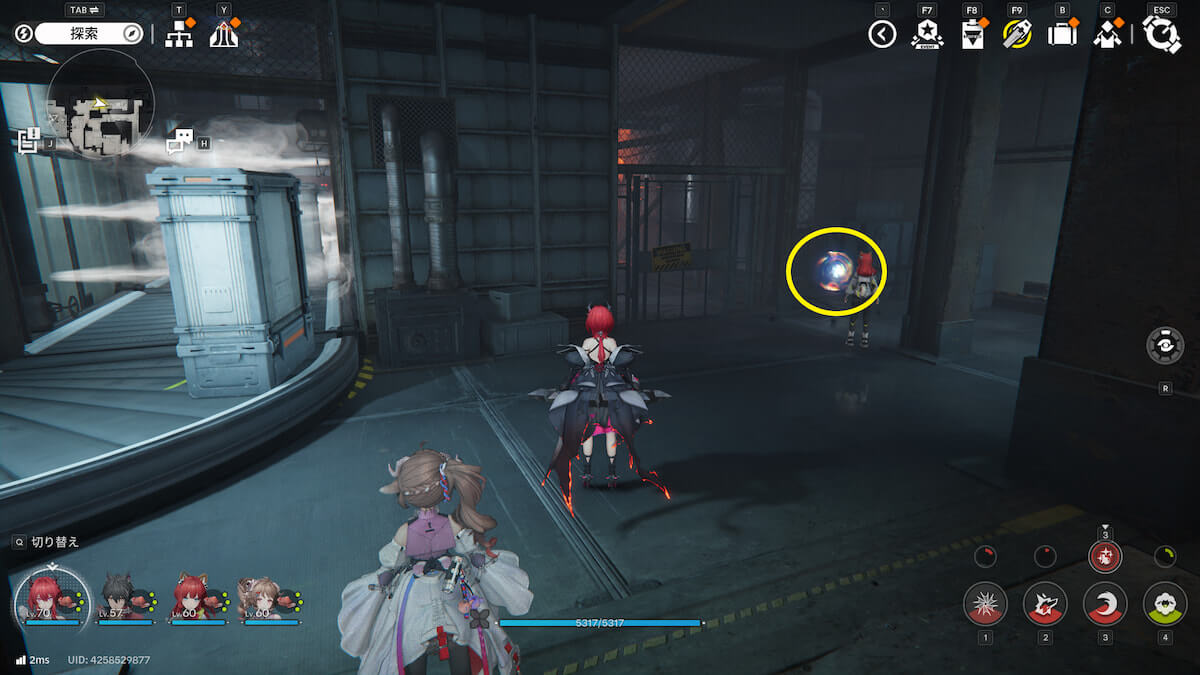Open the tower-shaped icon beside the tree diagram
Viewport: 1200px width, 675px height.
point(223,34)
